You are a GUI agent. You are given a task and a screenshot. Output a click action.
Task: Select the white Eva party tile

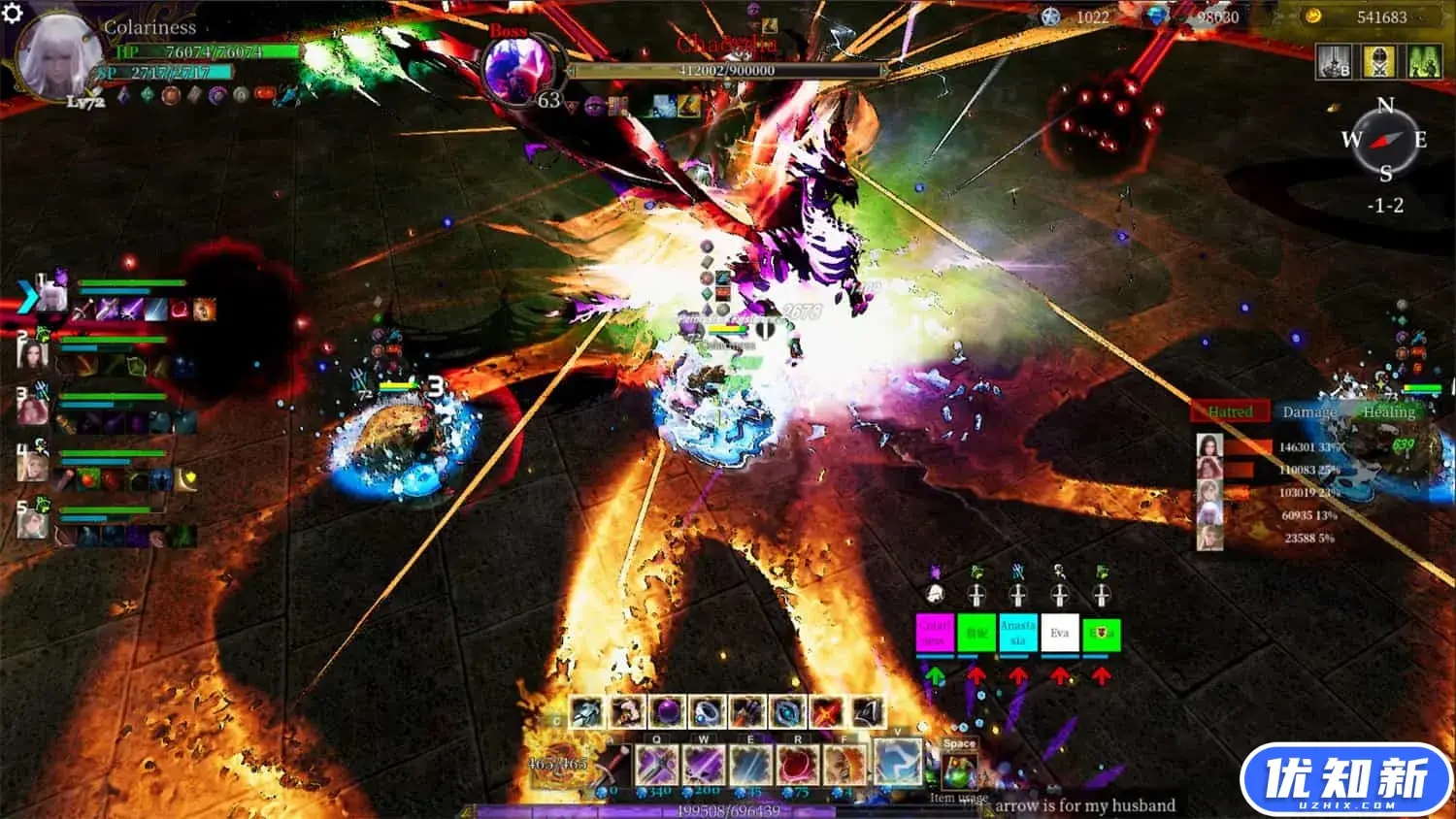1059,633
